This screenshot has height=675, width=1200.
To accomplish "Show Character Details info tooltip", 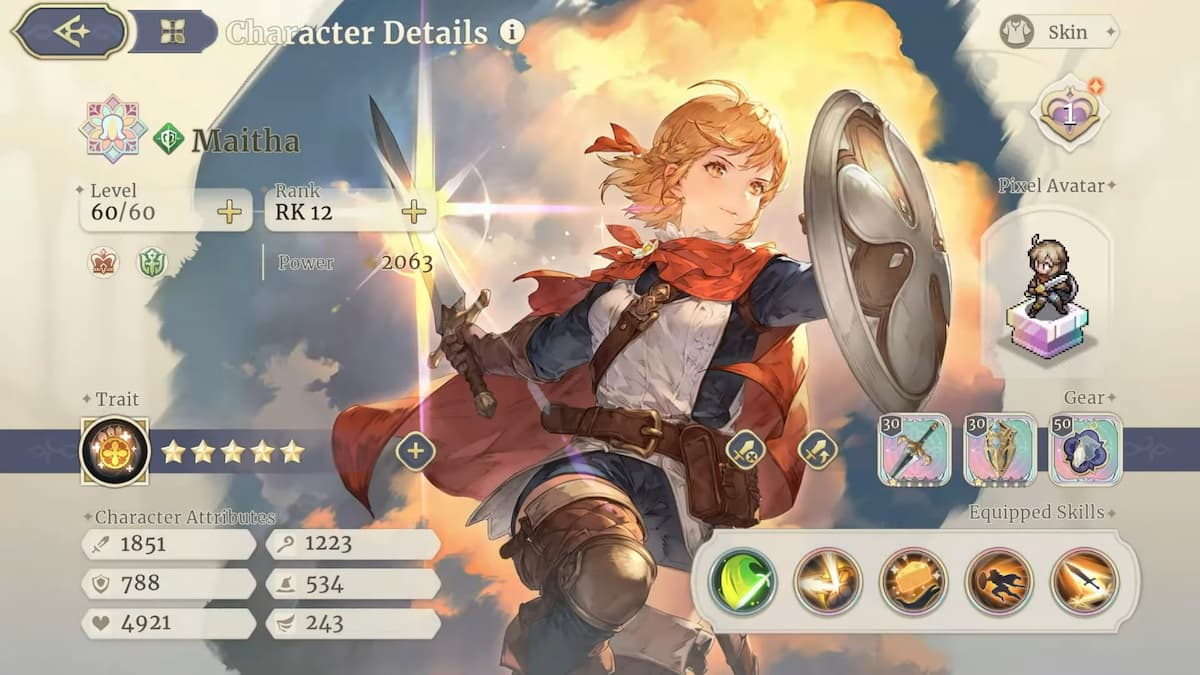I will (512, 32).
